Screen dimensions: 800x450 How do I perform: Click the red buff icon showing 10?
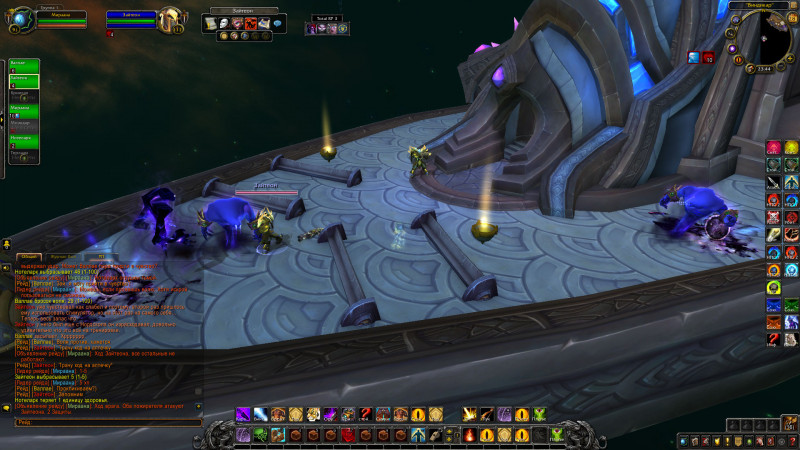[708, 58]
